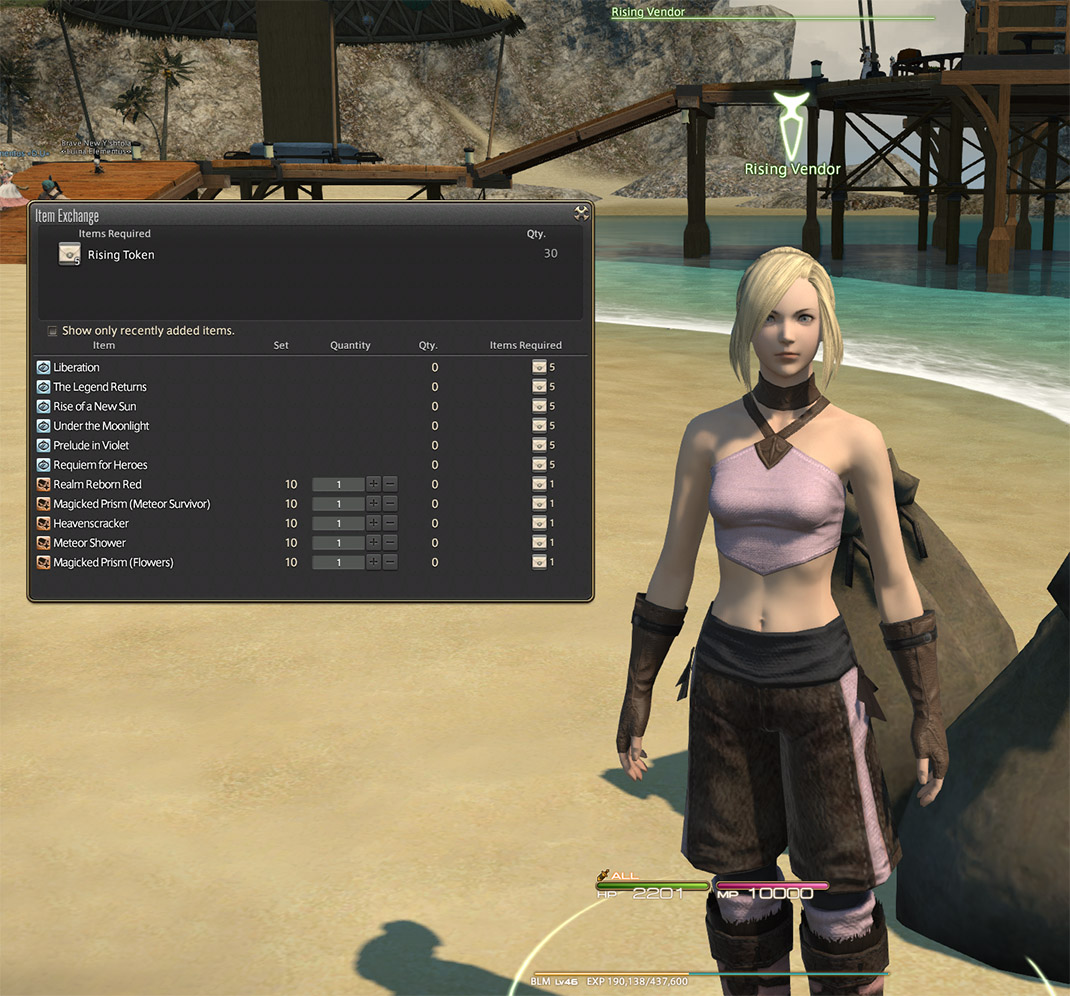Select Magicked Prism (Flowers) item

[113, 563]
